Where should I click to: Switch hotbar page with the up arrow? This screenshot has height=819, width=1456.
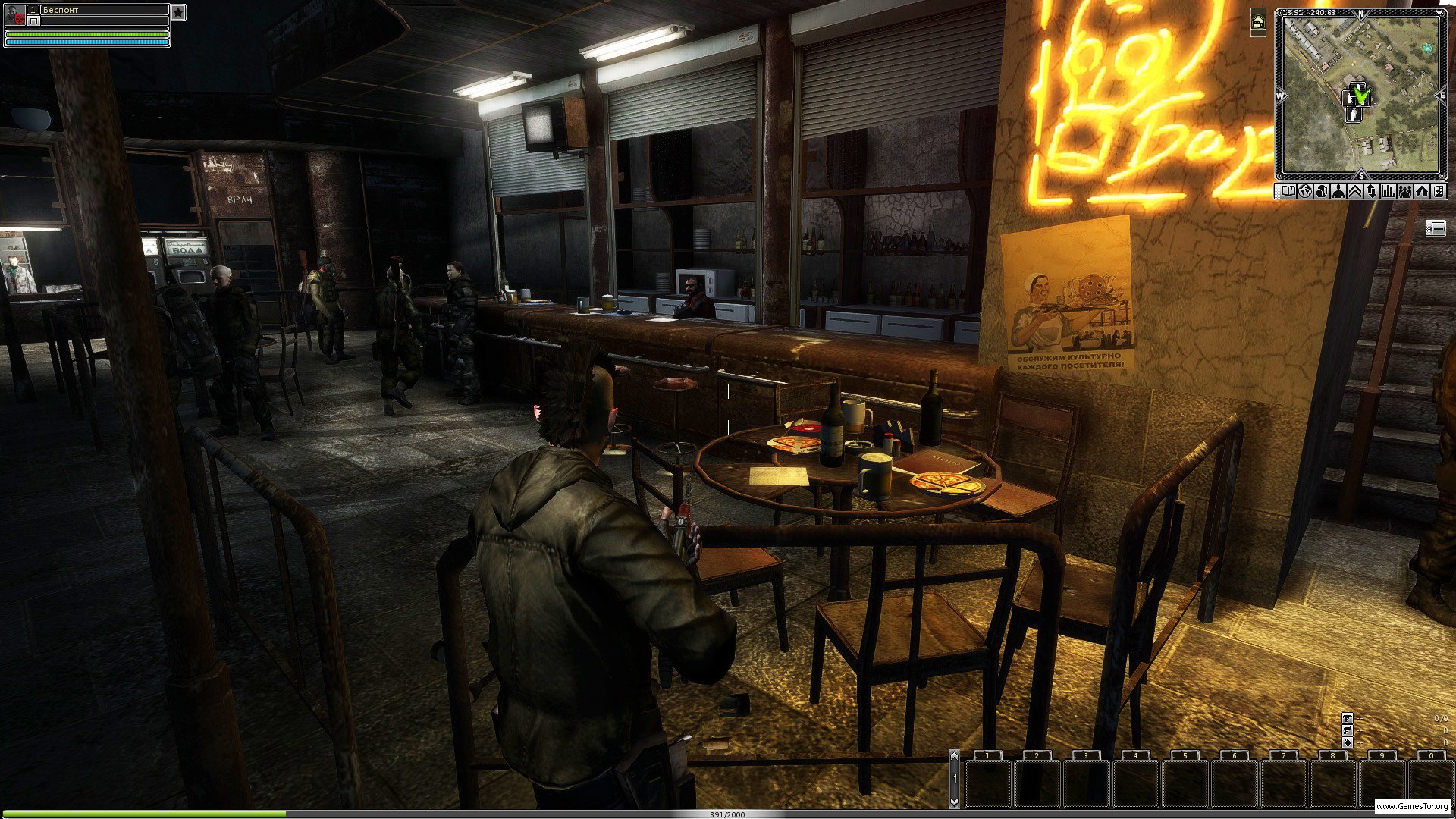(x=955, y=756)
